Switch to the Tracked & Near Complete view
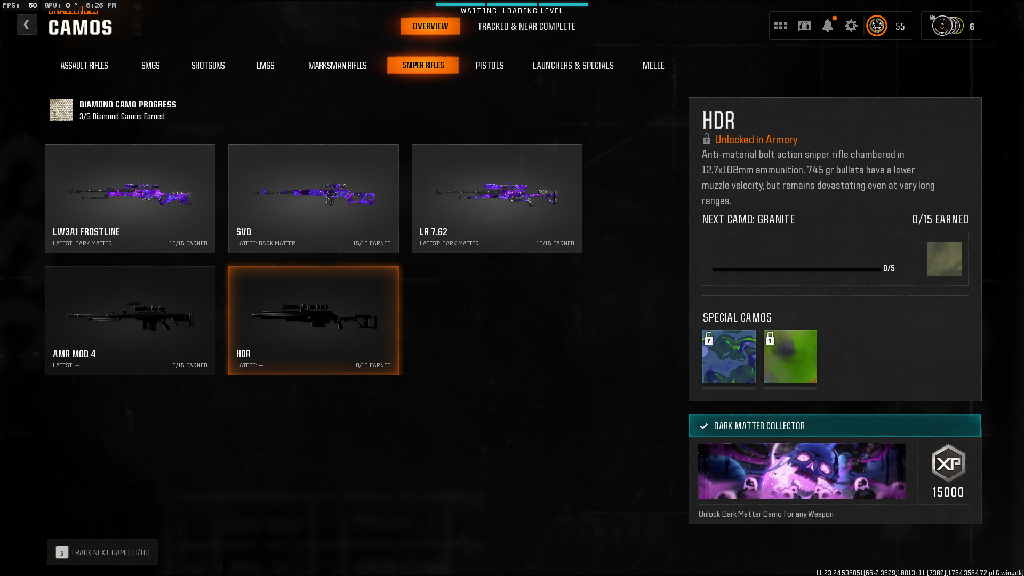The image size is (1024, 576). 526,26
